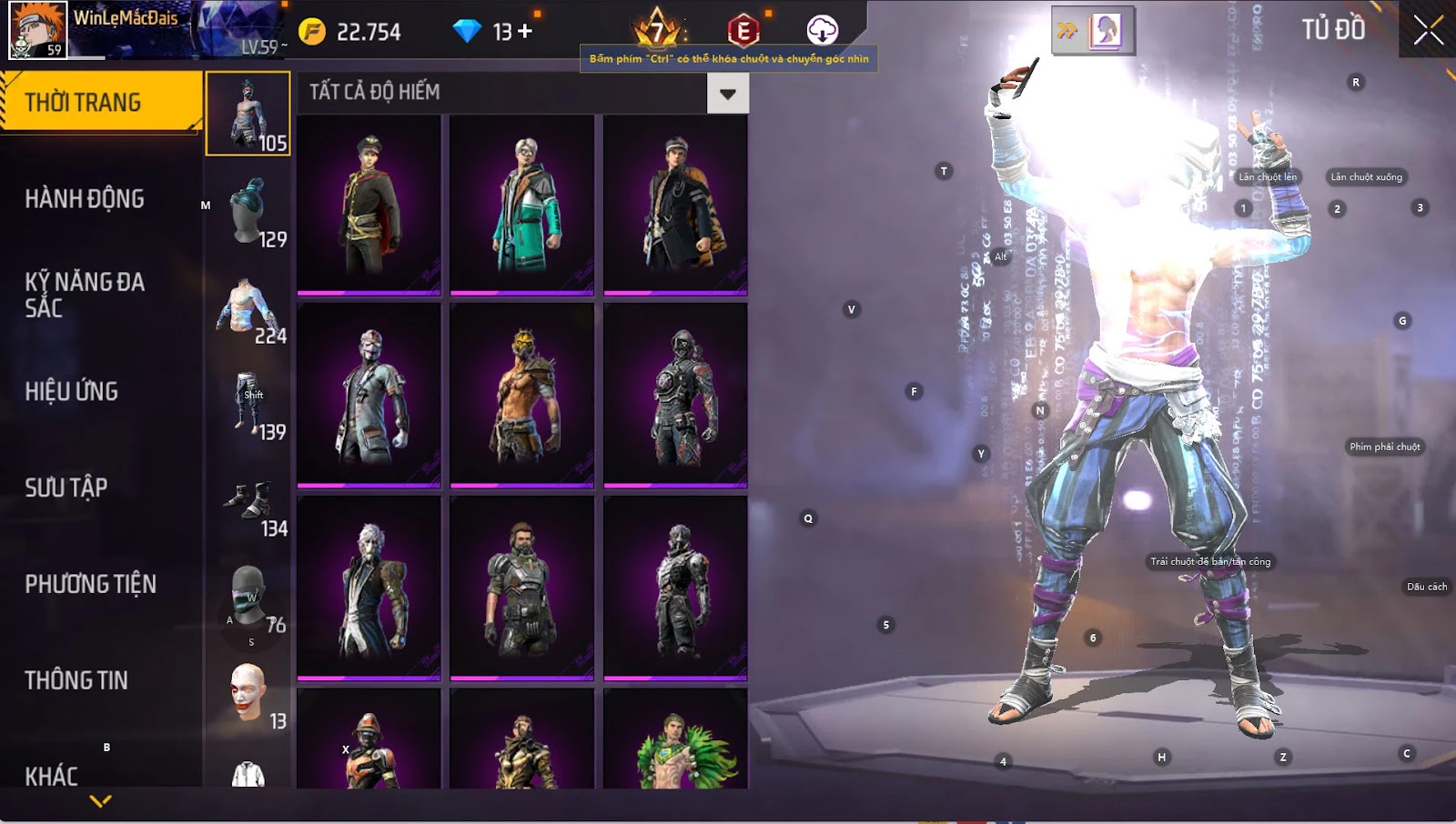Screen dimensions: 1456x824
Task: Open the Thời Trang tab
Action: click(100, 102)
